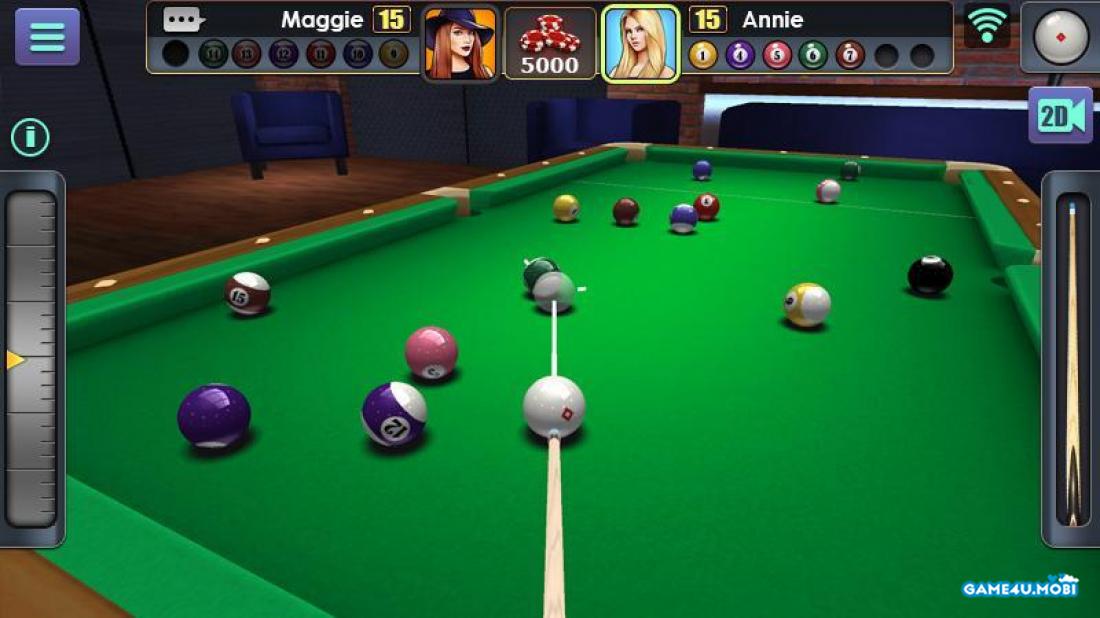Viewport: 1100px width, 618px height.
Task: Click the cue power bar
Action: (x=1072, y=359)
